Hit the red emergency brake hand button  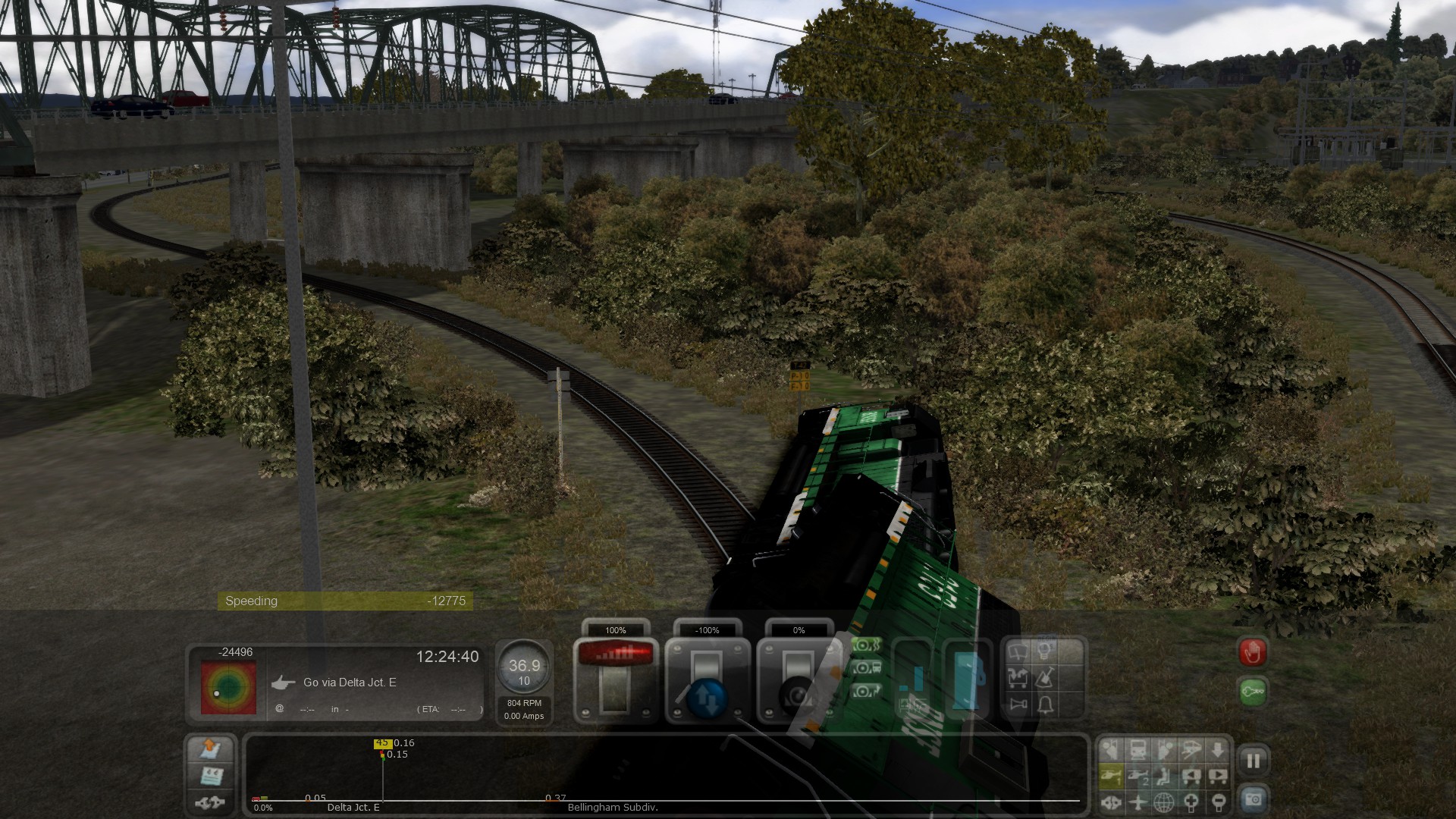pyautogui.click(x=1253, y=652)
